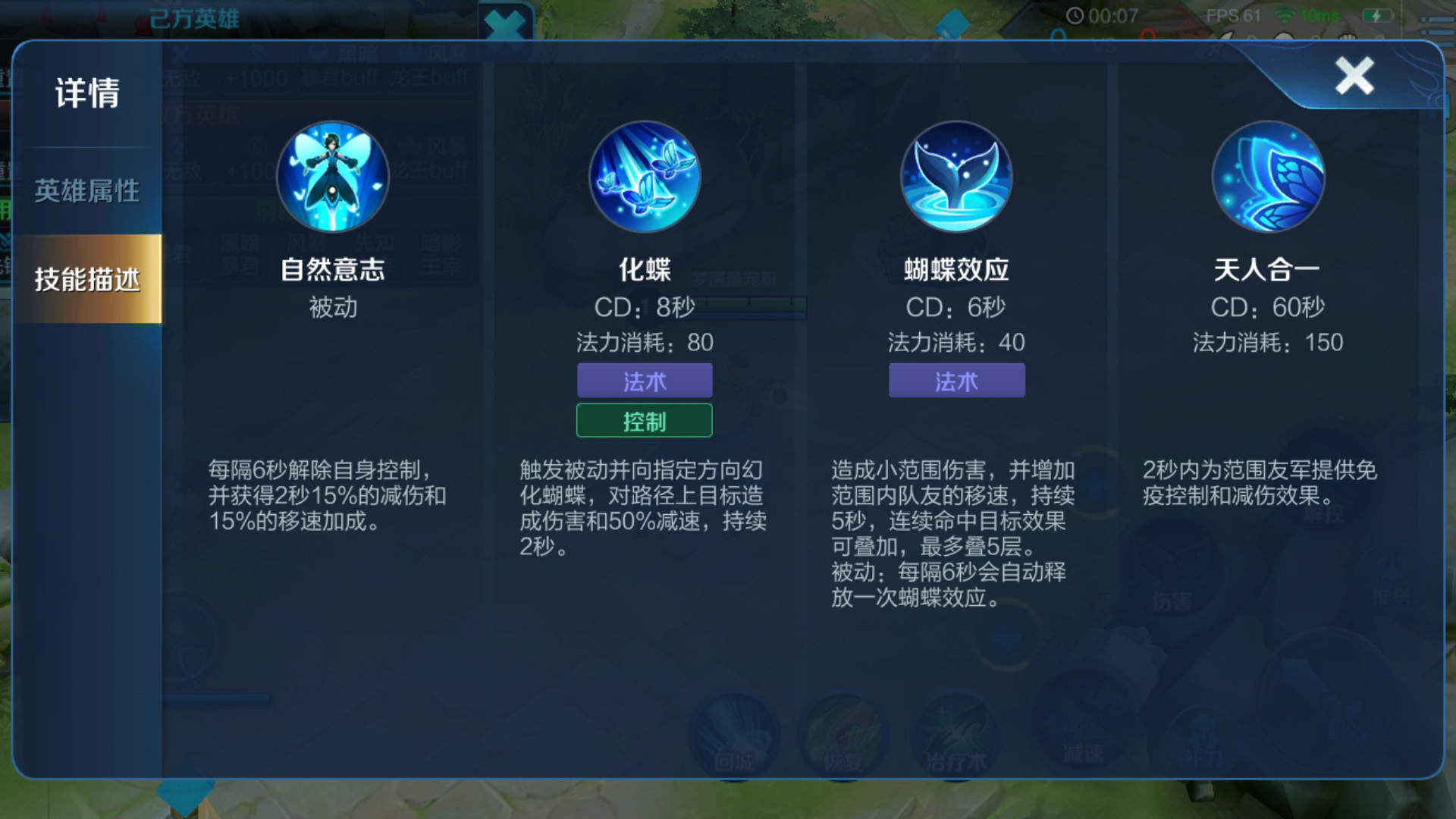Image resolution: width=1456 pixels, height=819 pixels.
Task: Click the 法术 tag under 化蝶
Action: [645, 381]
